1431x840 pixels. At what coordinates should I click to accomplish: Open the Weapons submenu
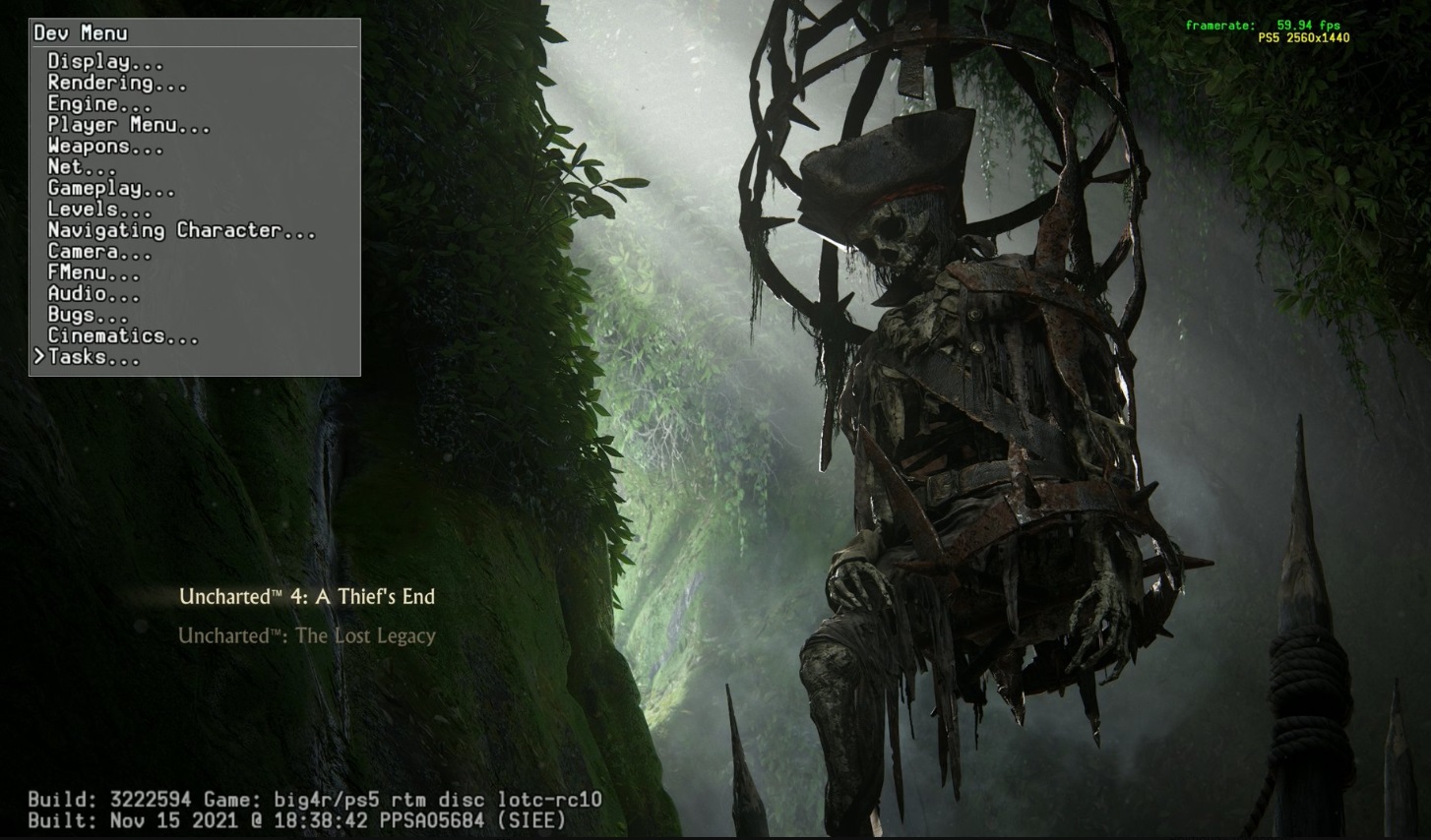point(105,147)
